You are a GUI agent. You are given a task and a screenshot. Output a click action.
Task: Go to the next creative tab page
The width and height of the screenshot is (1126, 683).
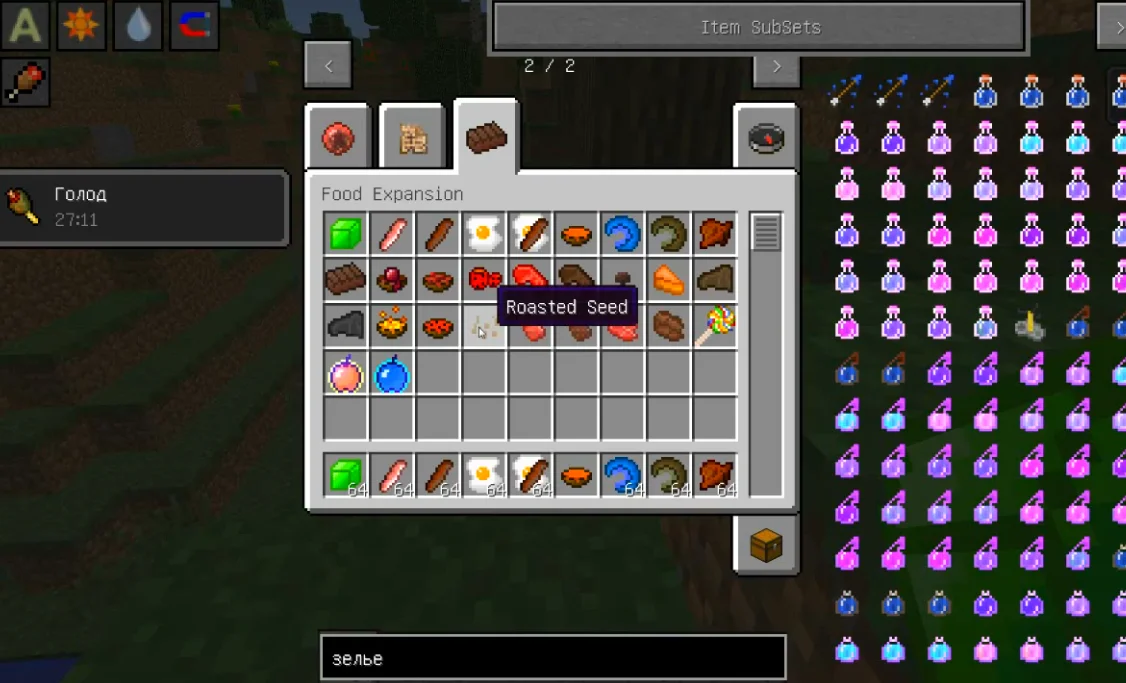pyautogui.click(x=776, y=67)
